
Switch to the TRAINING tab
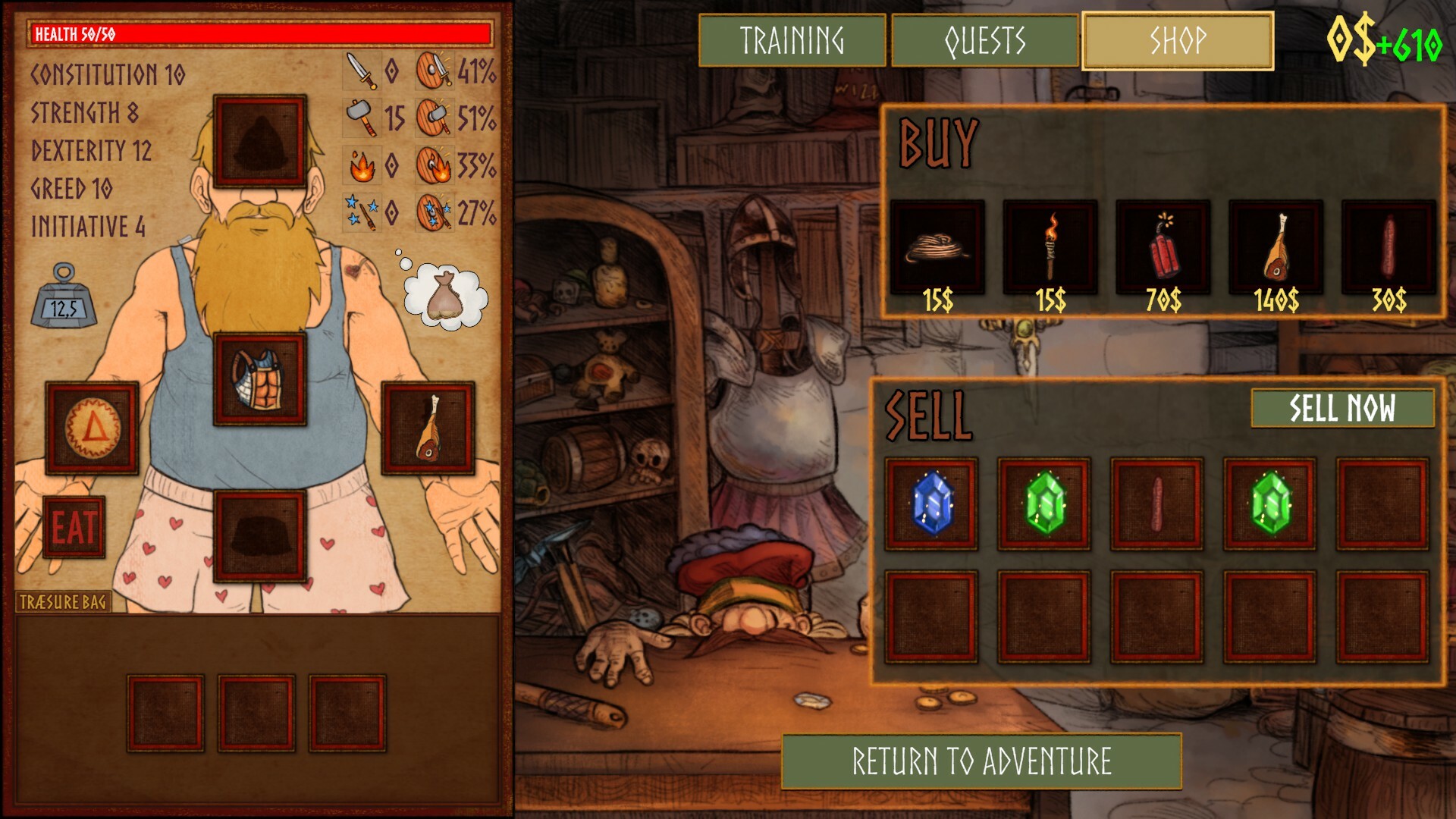(793, 39)
